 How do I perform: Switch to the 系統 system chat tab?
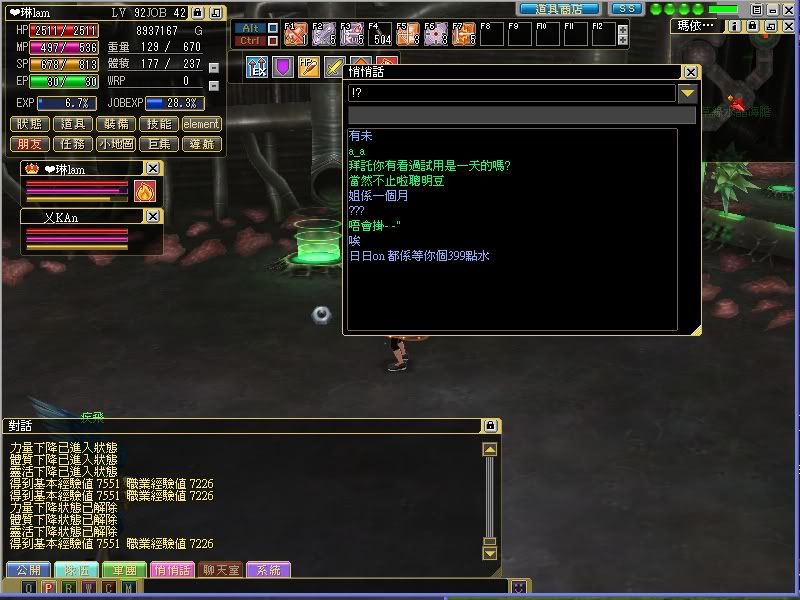pyautogui.click(x=268, y=570)
